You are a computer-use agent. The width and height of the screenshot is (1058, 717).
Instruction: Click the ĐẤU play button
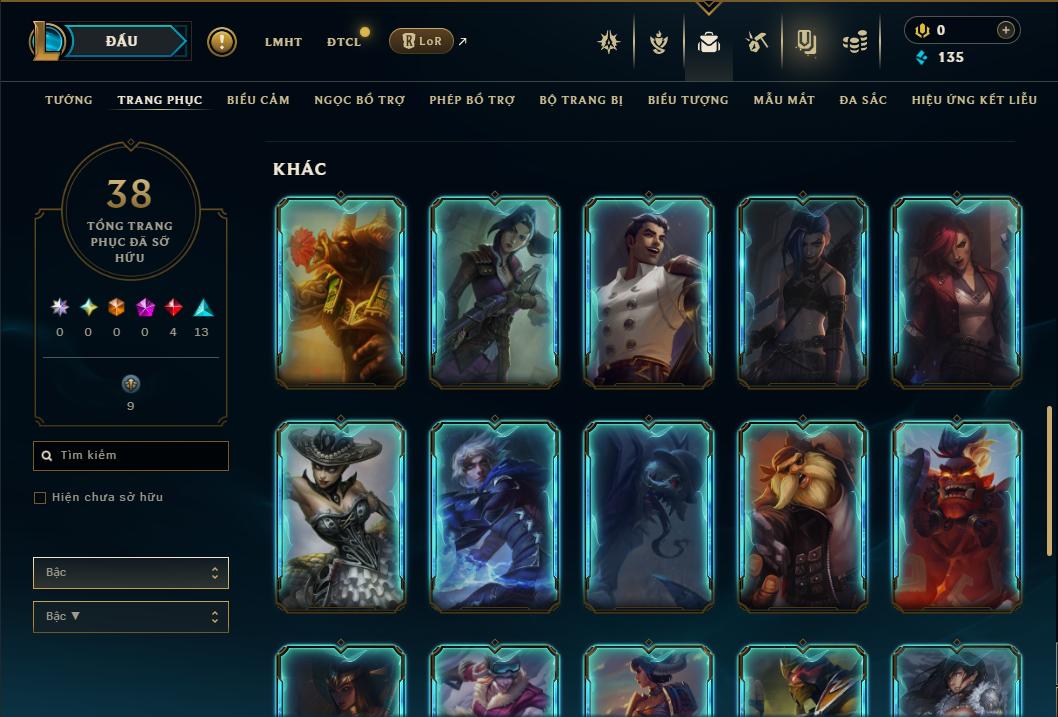tap(121, 41)
